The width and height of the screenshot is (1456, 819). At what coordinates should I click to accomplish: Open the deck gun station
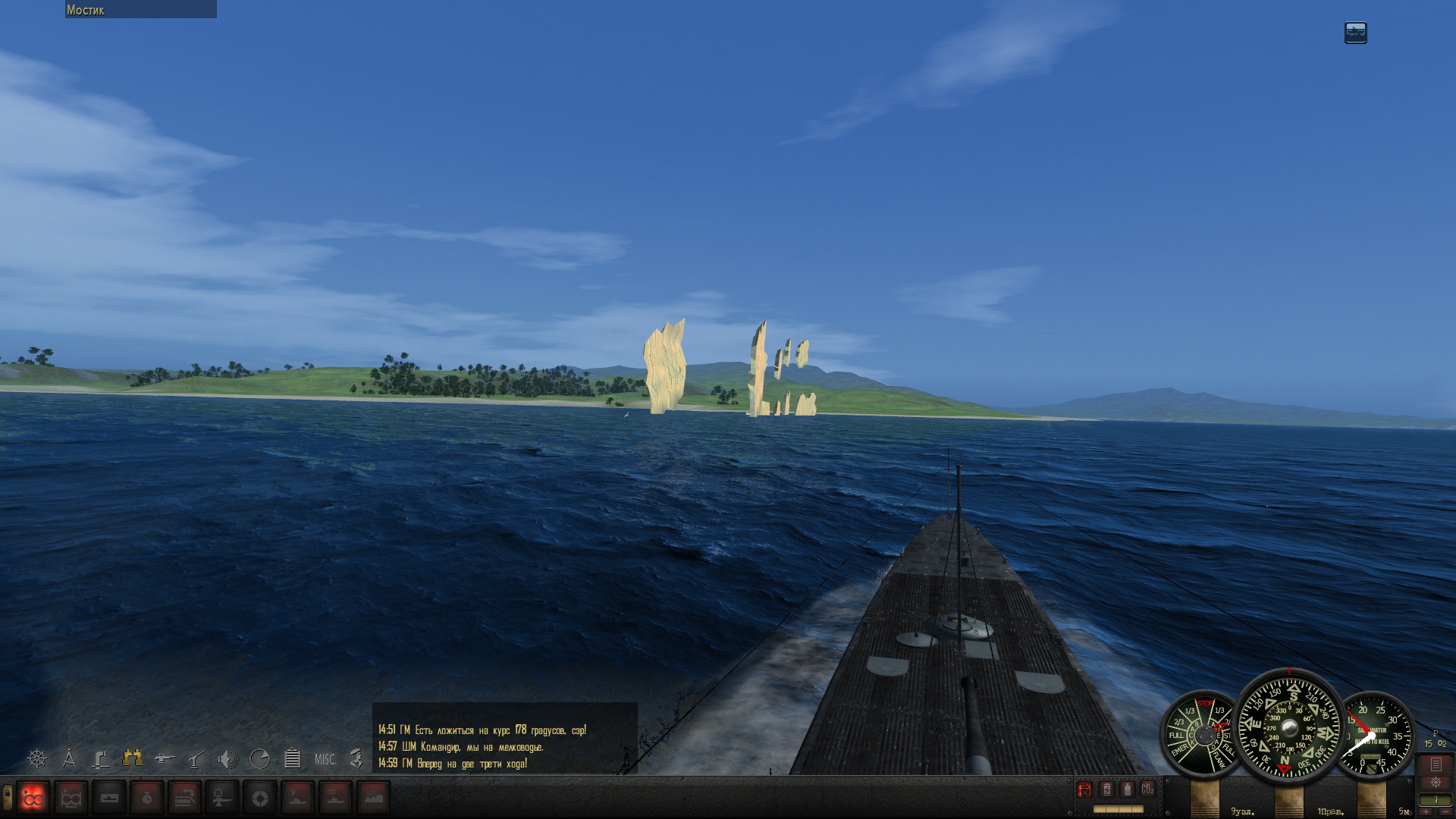click(x=165, y=758)
